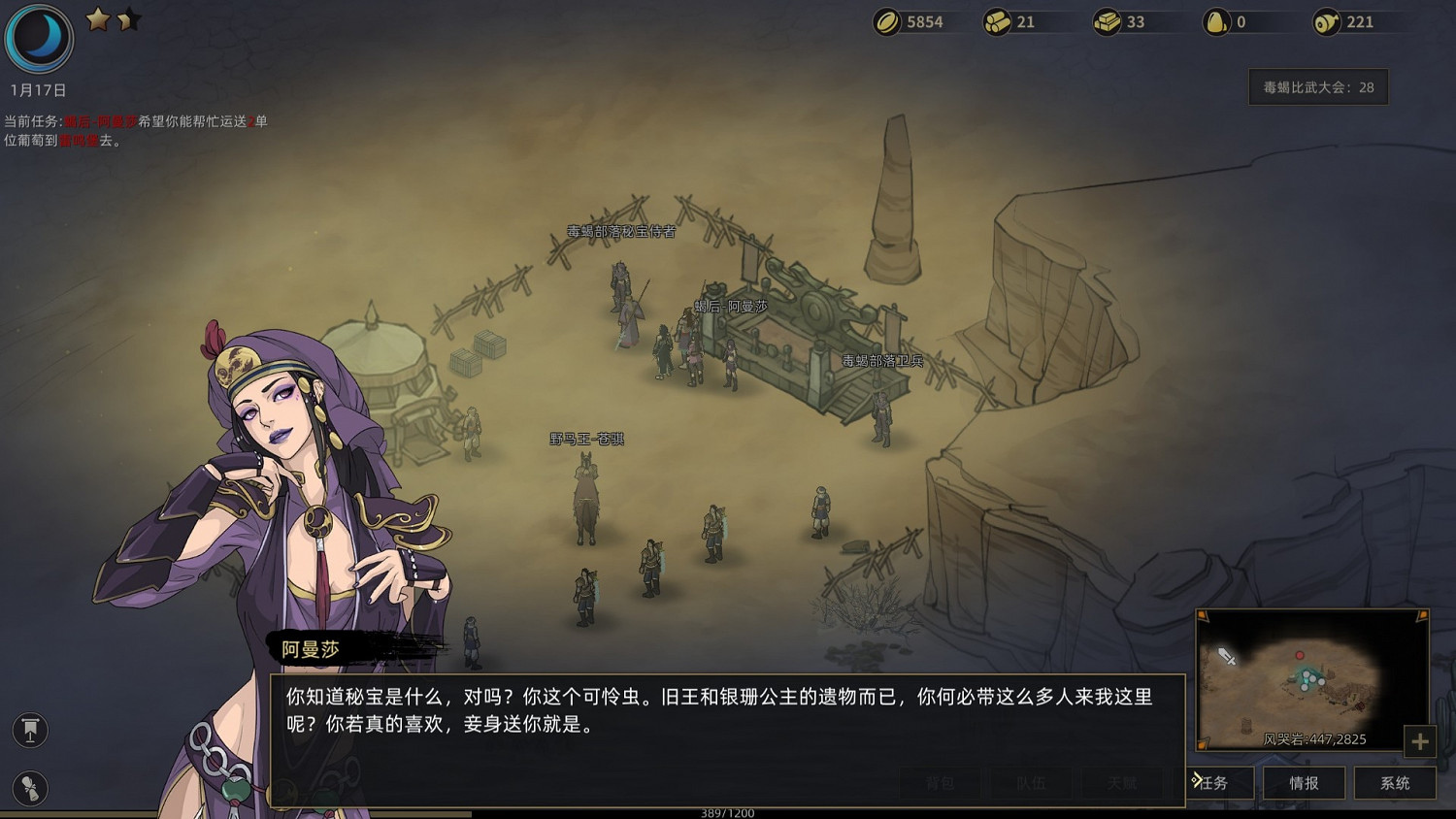Image resolution: width=1456 pixels, height=819 pixels.
Task: Click the gem resource icon showing 0
Action: coord(1215,21)
